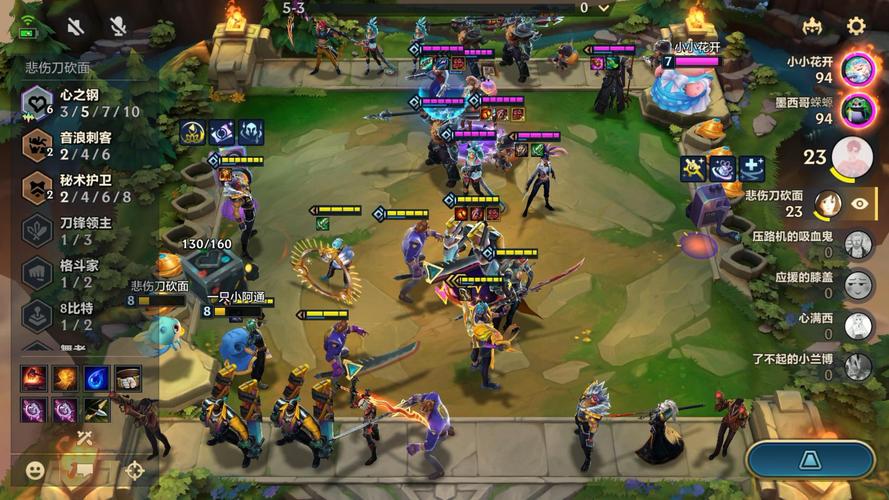Select the belt item in inventory
This screenshot has width=889, height=500.
click(x=126, y=379)
